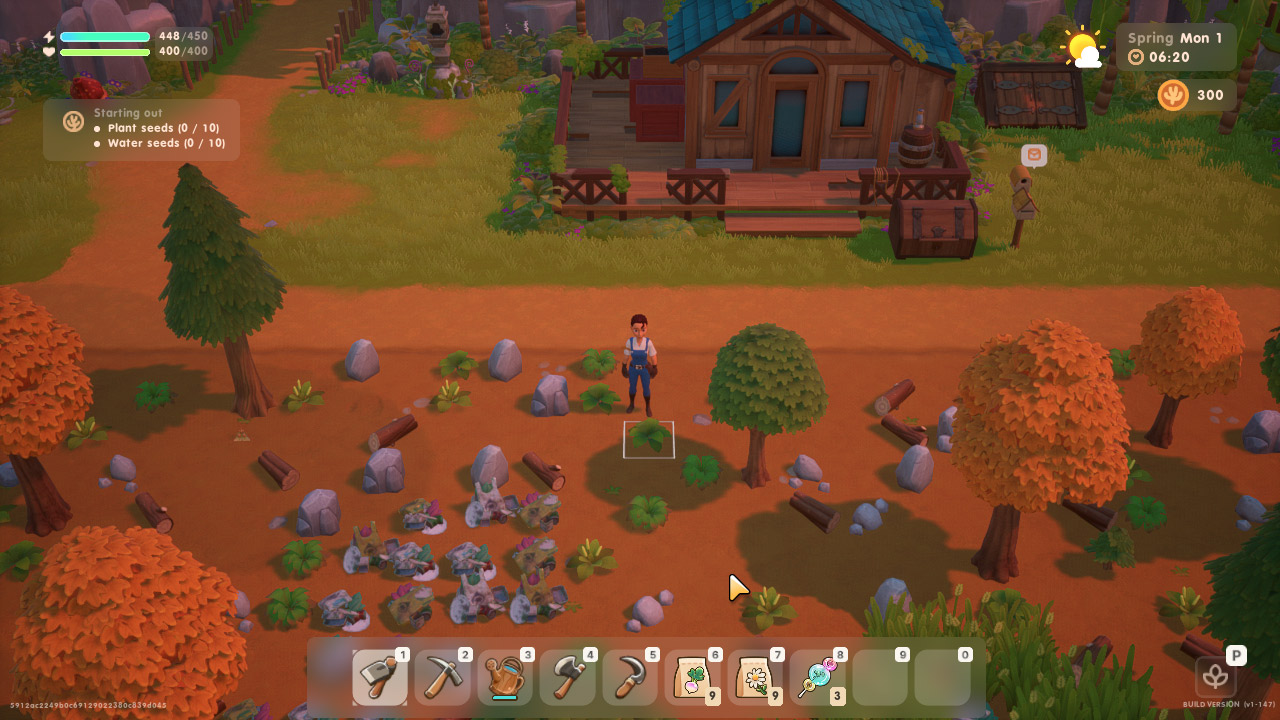Click the sunny weather icon
The width and height of the screenshot is (1280, 720).
tap(1083, 47)
